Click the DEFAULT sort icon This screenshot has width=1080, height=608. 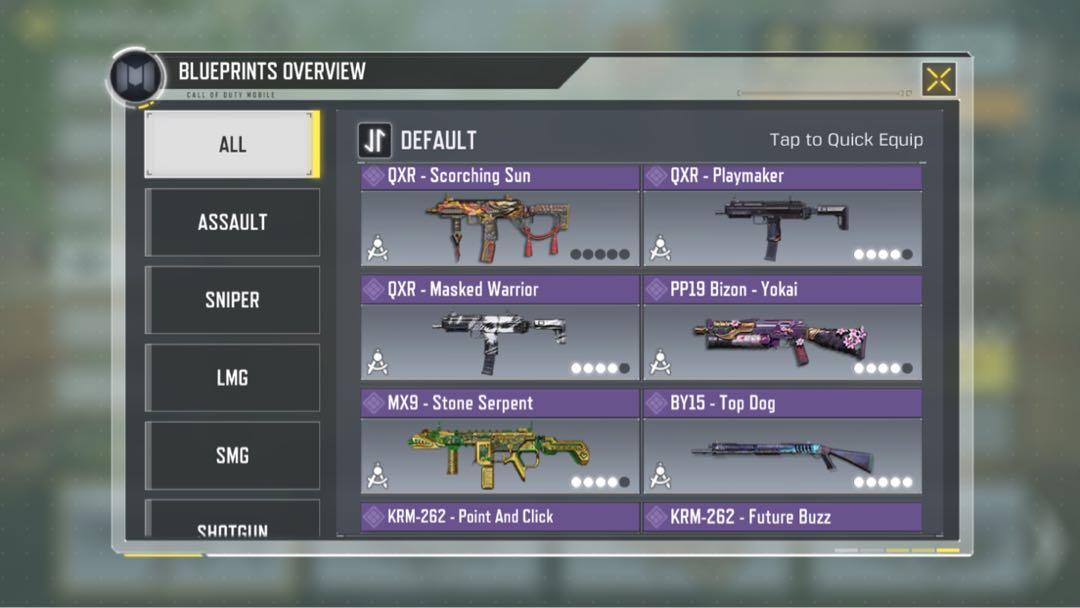(x=375, y=141)
